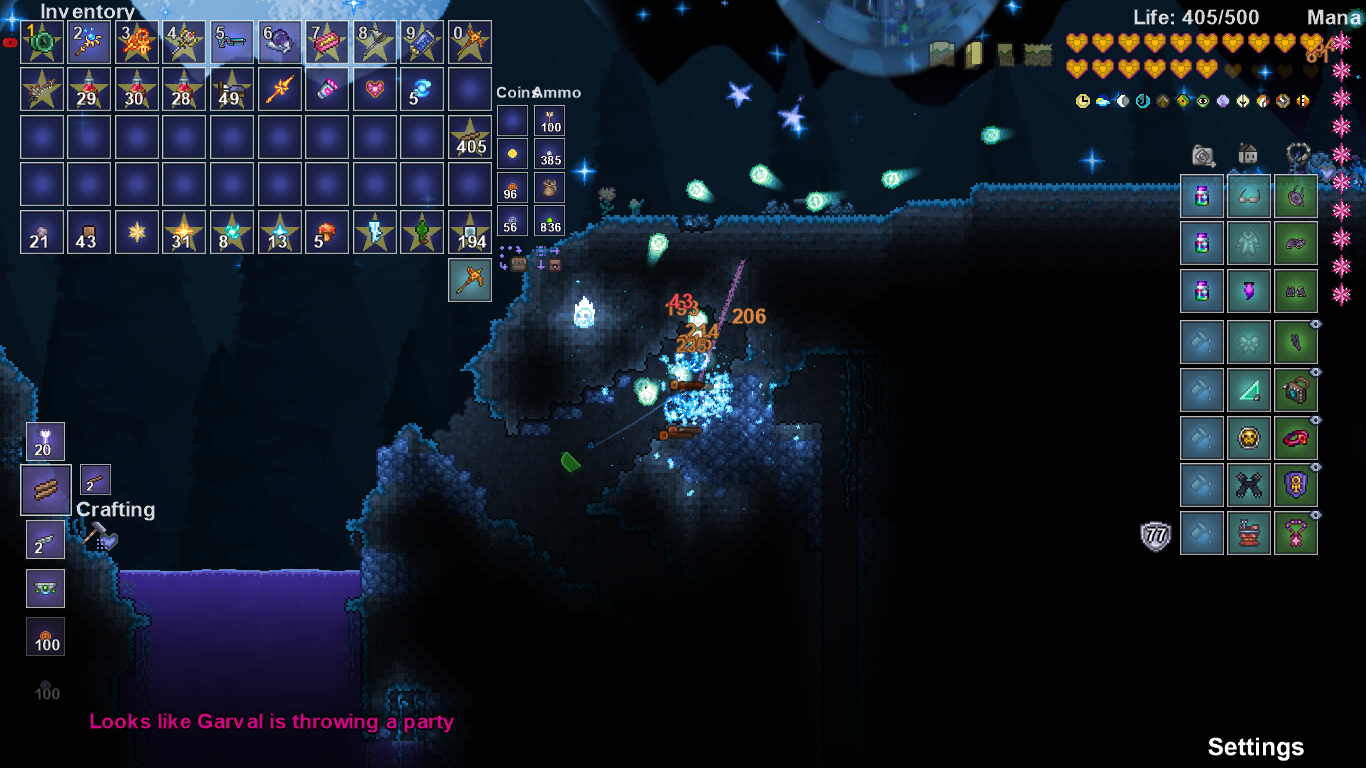The image size is (1366, 768).
Task: Select the ankh shield accessory slot
Action: click(1295, 485)
